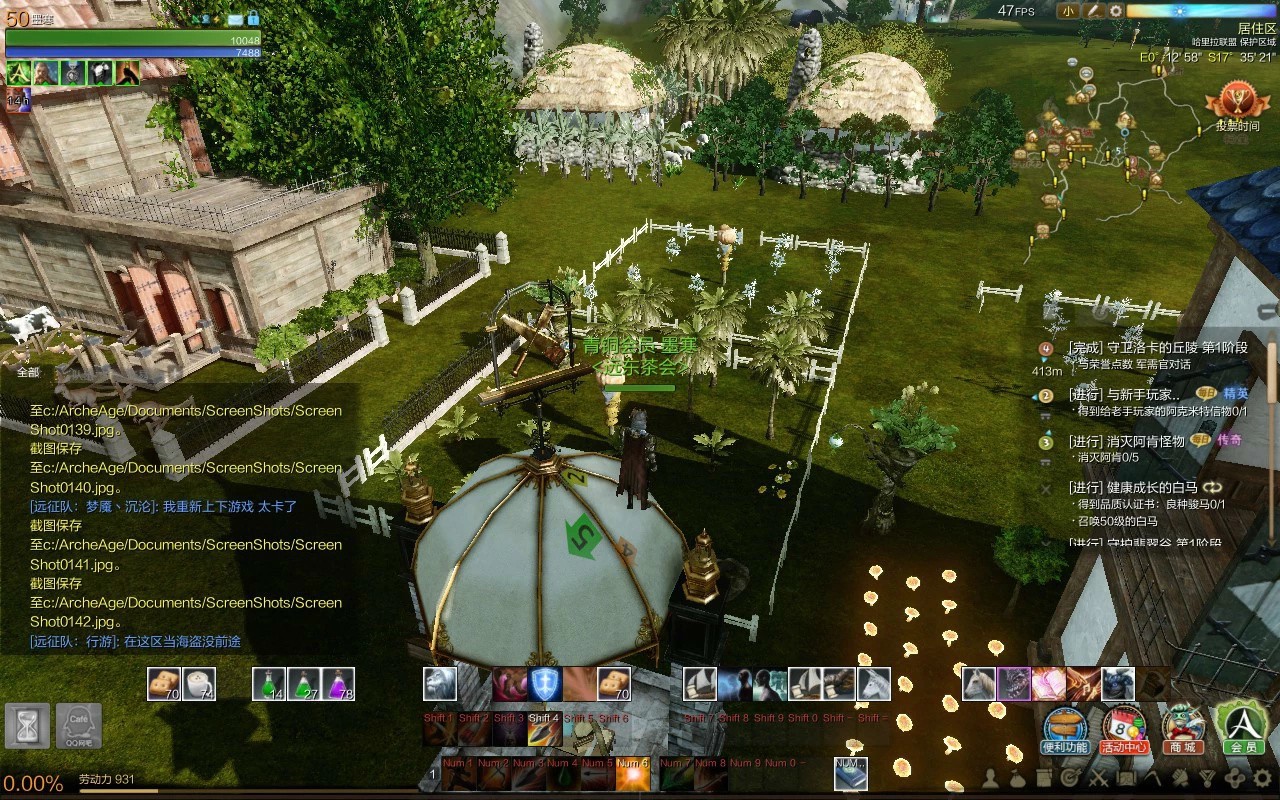Use the coffee cup item slot
Screen dimensions: 1280x800
199,684
